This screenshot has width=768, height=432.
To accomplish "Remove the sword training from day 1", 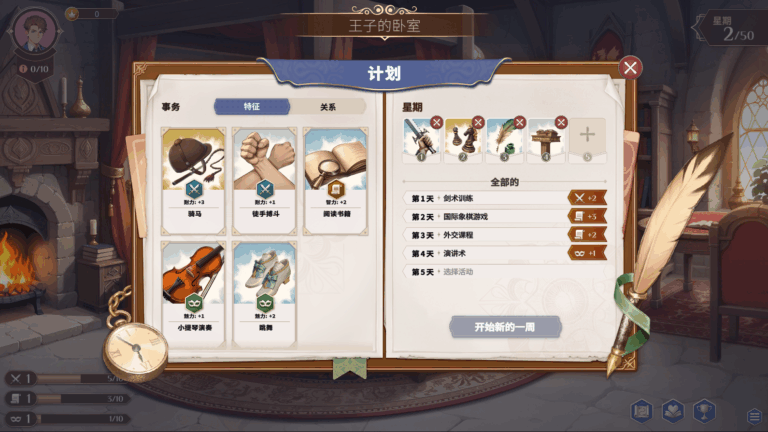I will click(436, 123).
